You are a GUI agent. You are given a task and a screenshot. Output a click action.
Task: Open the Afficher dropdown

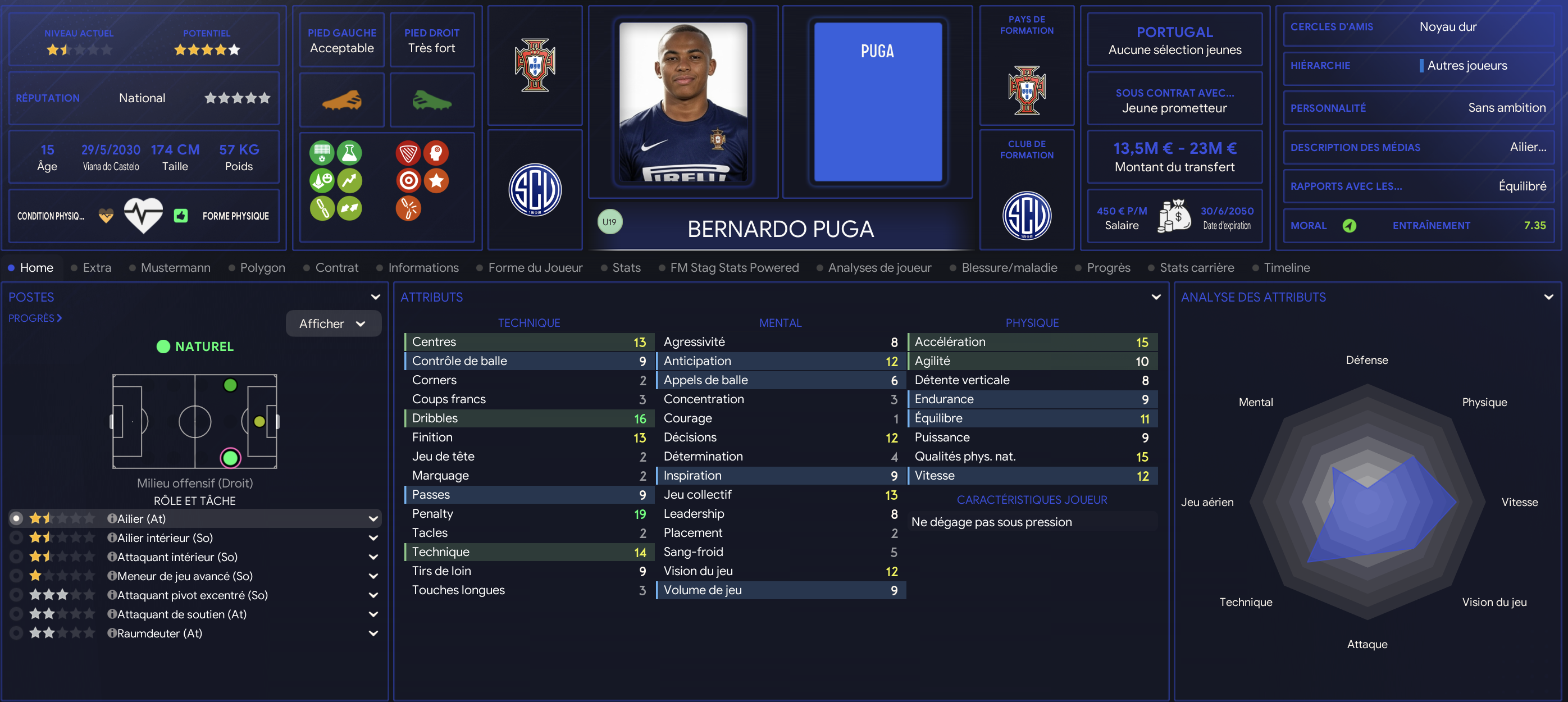333,324
